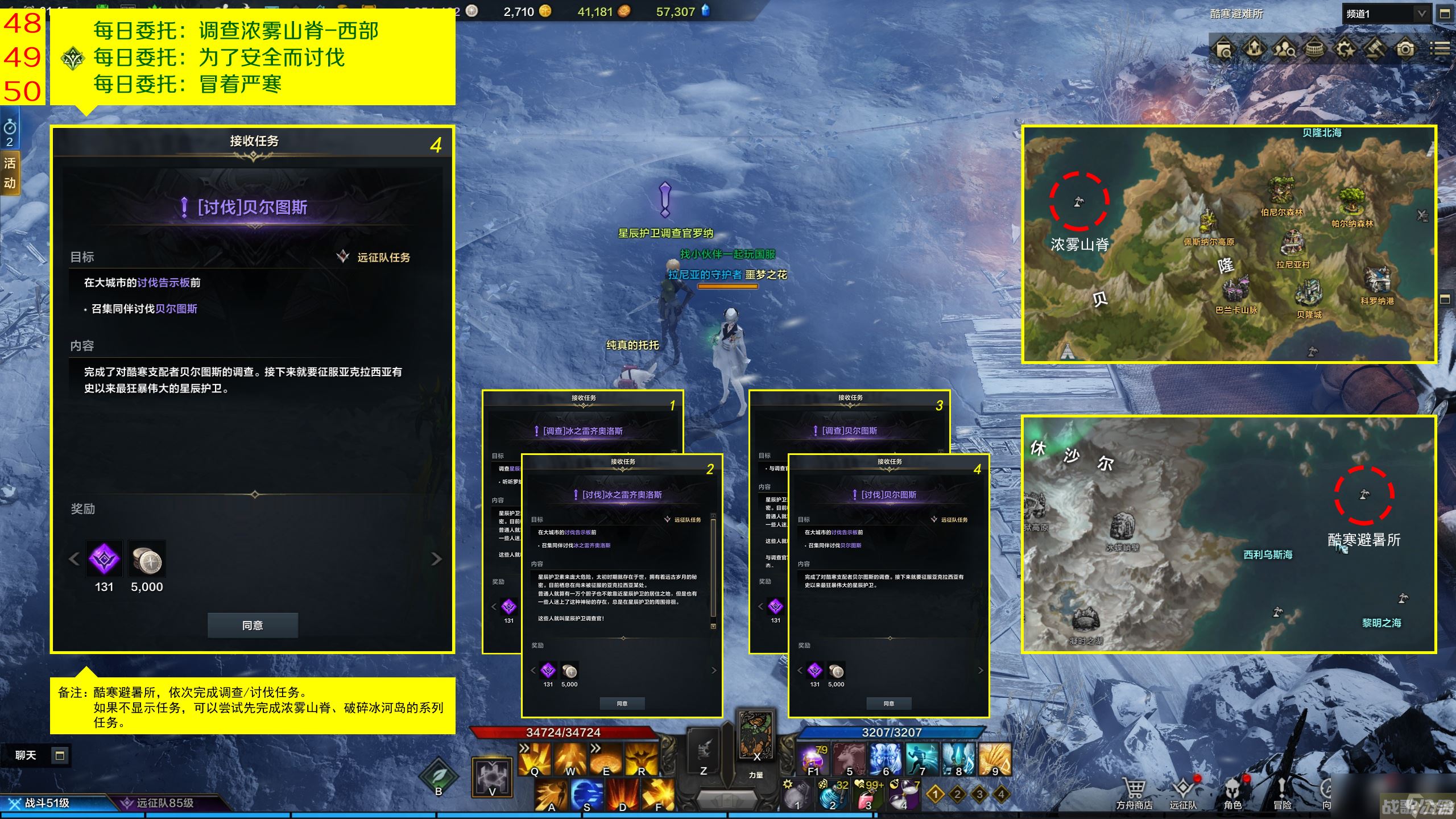The image size is (1456, 819).
Task: Open the camera screenshot mode icon
Action: pyautogui.click(x=1405, y=49)
